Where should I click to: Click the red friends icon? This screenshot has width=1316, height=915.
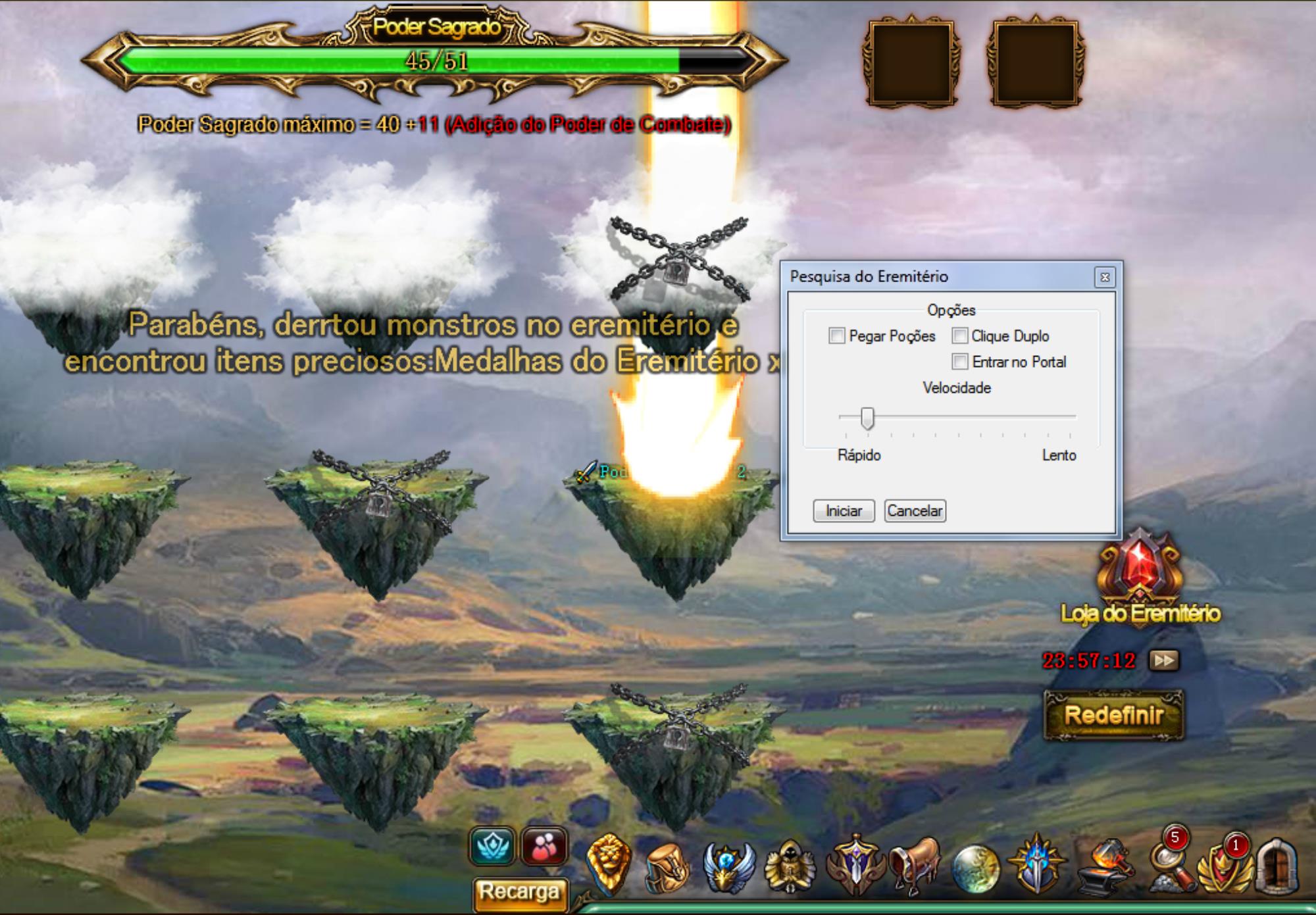[x=544, y=847]
